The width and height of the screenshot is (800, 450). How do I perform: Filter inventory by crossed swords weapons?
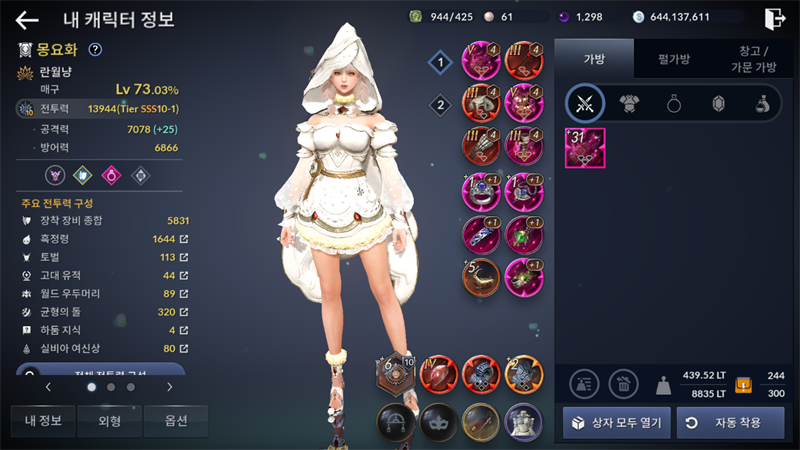coord(586,103)
